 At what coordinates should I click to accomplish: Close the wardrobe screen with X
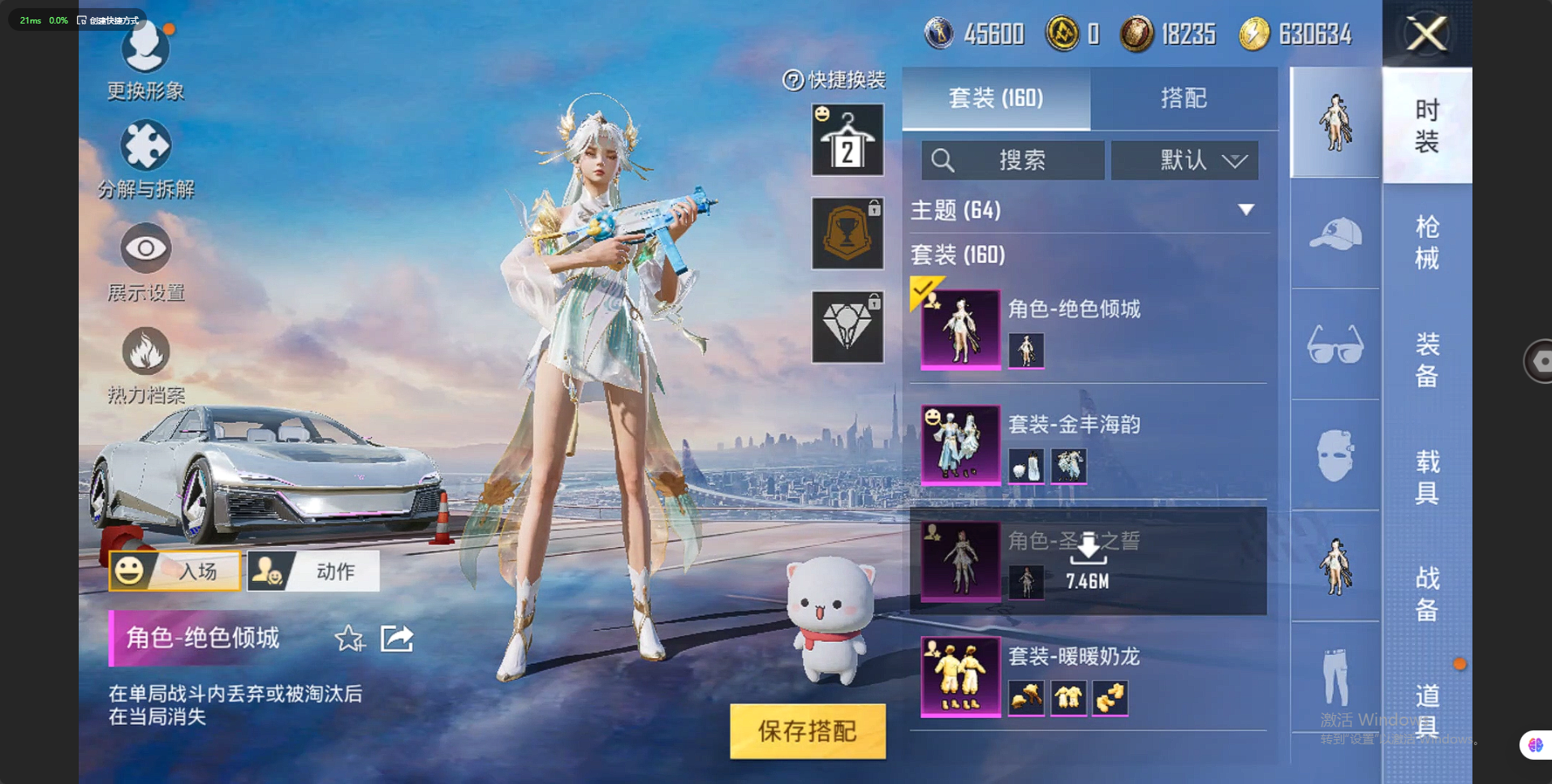pyautogui.click(x=1427, y=34)
